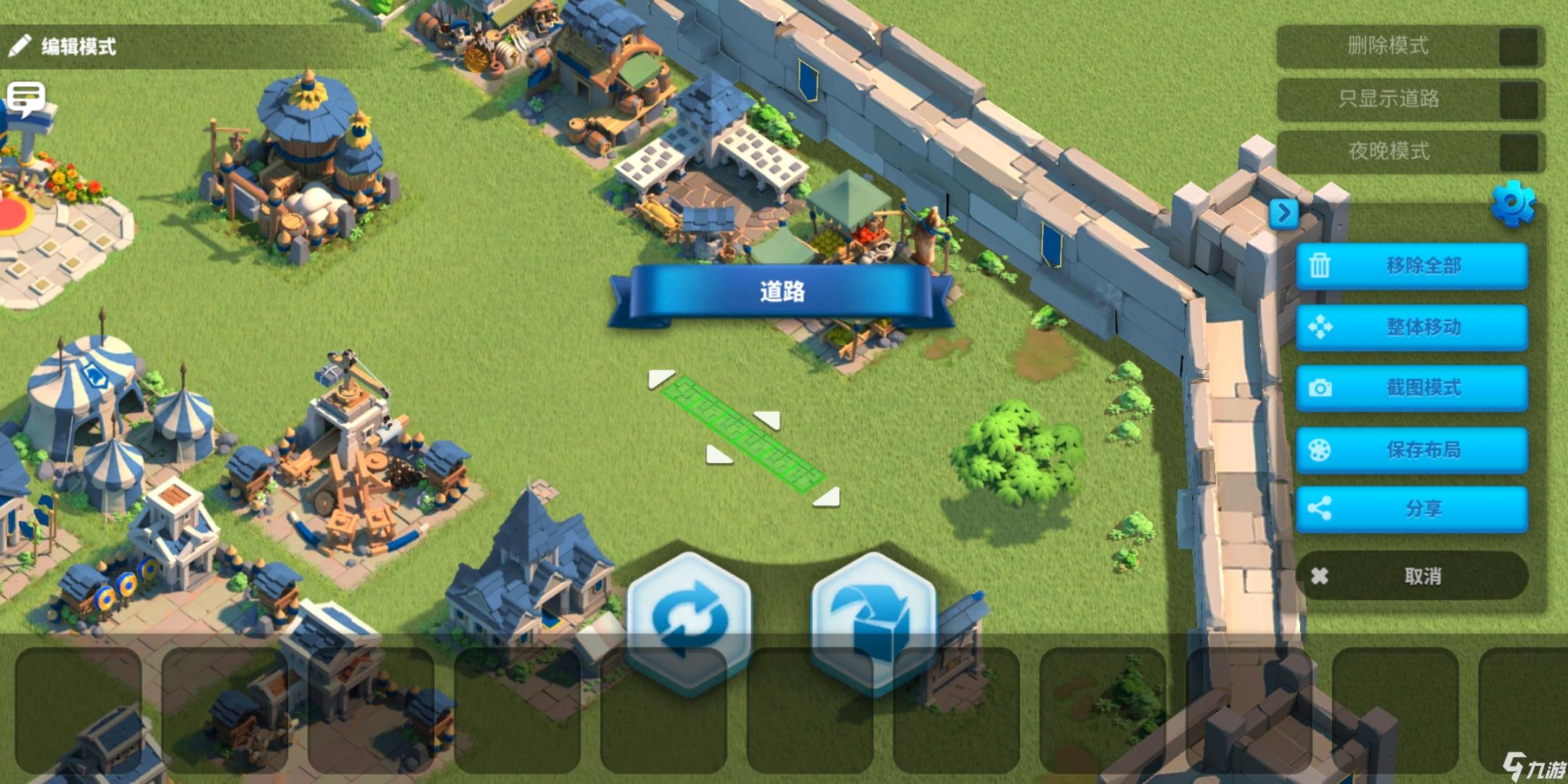The height and width of the screenshot is (784, 1568).
Task: Turn on 夜晚模式 night mode
Action: coord(1518,152)
